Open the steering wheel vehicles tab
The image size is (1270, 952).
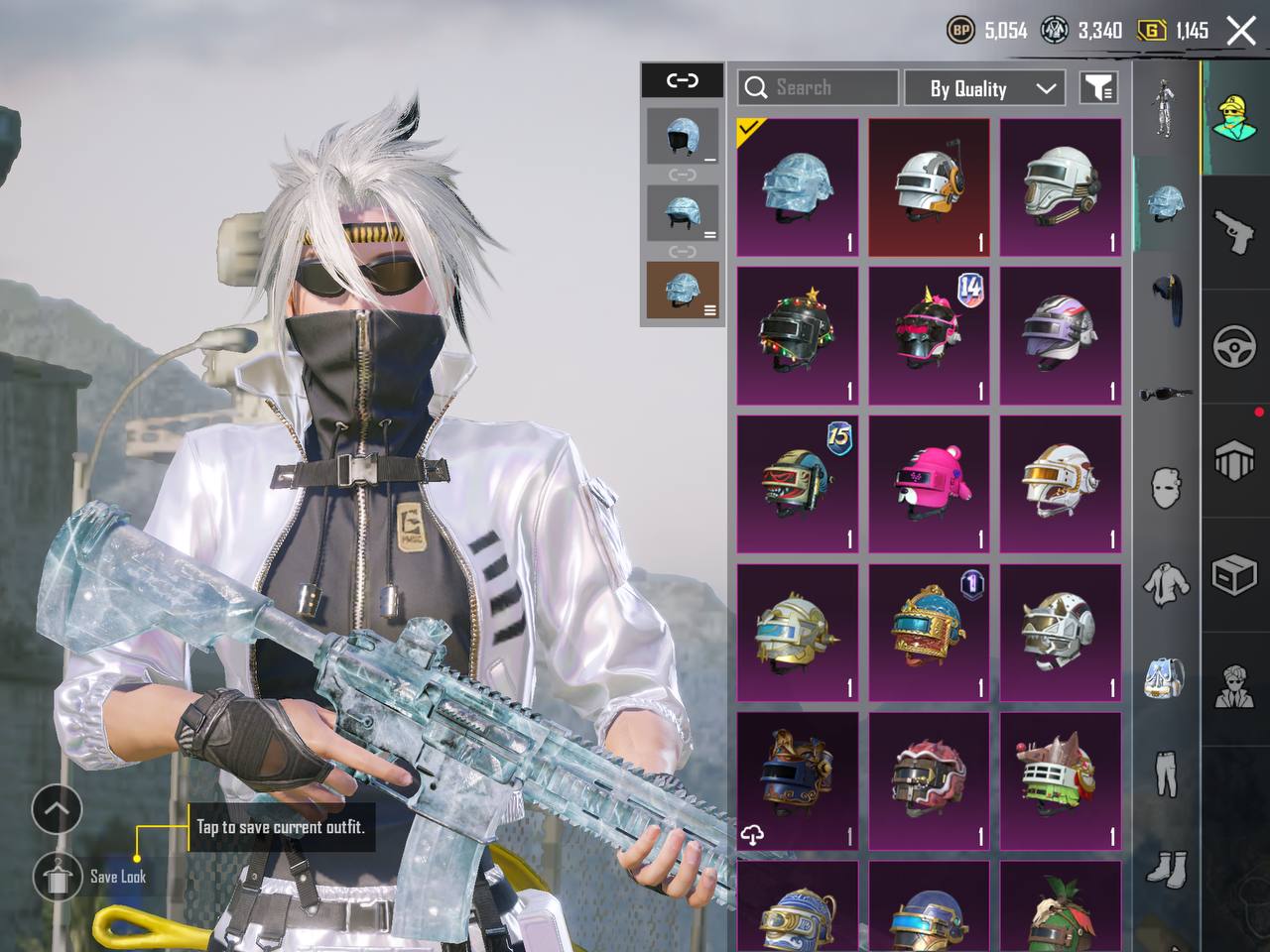point(1234,347)
